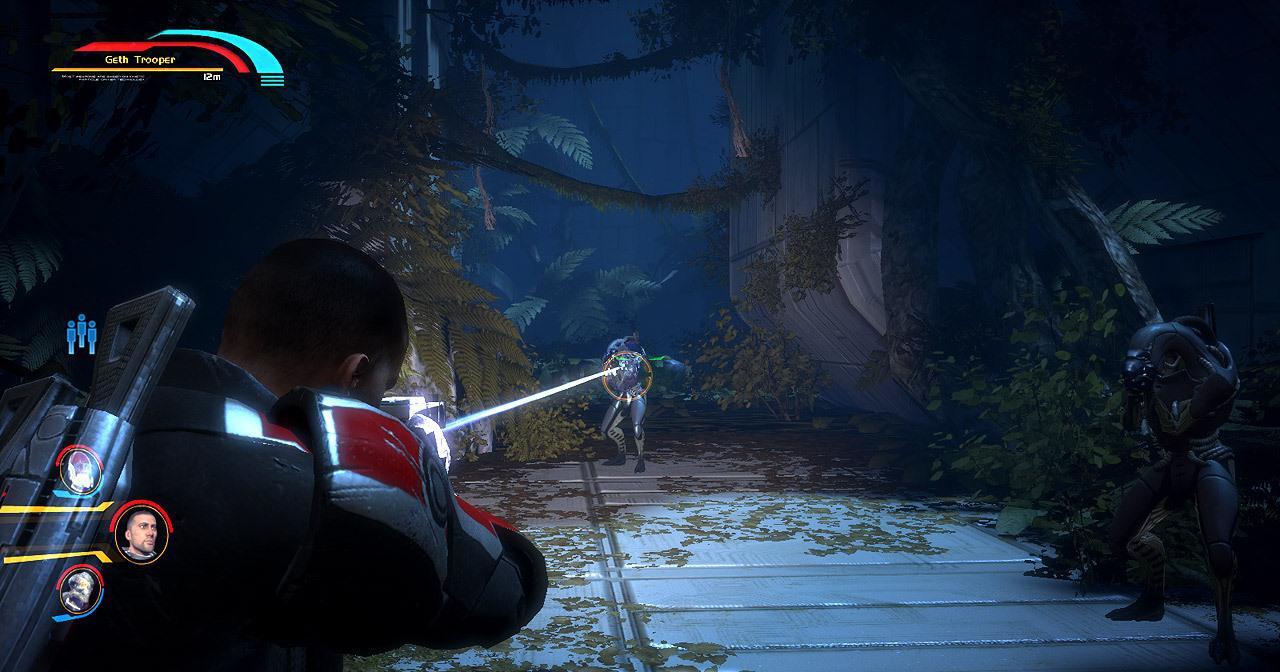1280x672 pixels.
Task: Select Shepard's portrait in the squad HUD
Action: (x=138, y=534)
